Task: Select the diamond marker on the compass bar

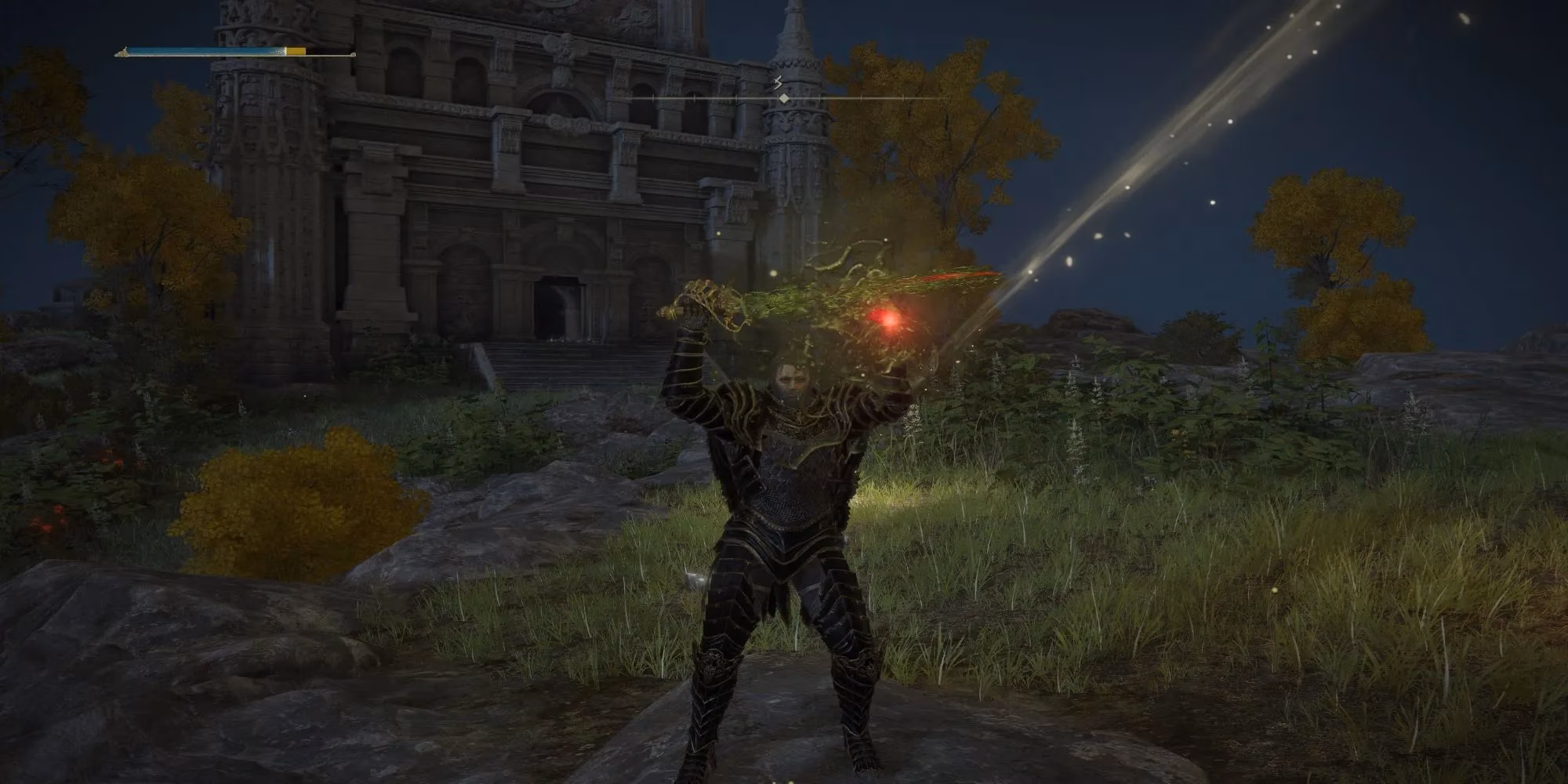Action: (784, 98)
